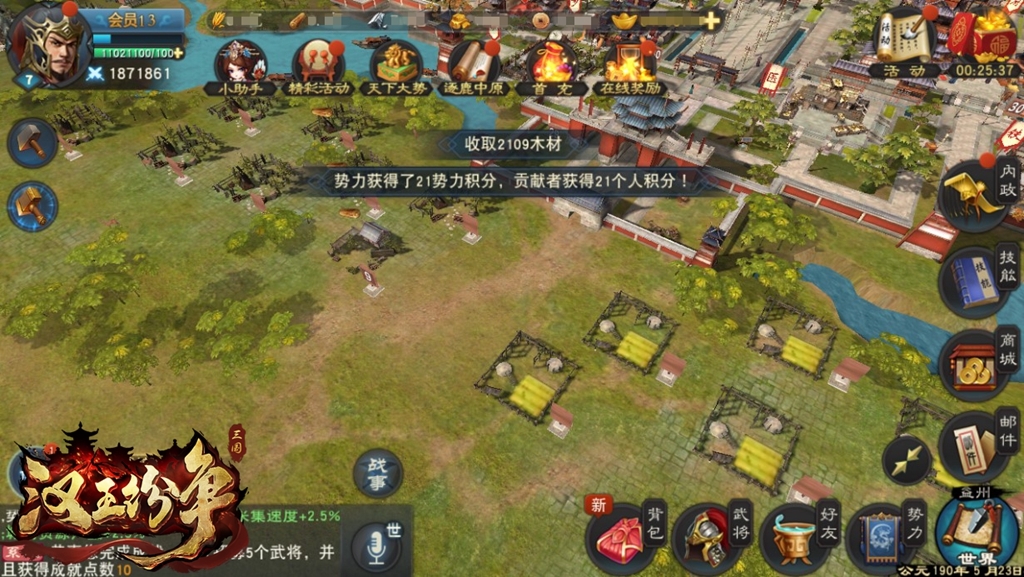Open the 天下大势 icon
The height and width of the screenshot is (577, 1024).
click(x=395, y=64)
